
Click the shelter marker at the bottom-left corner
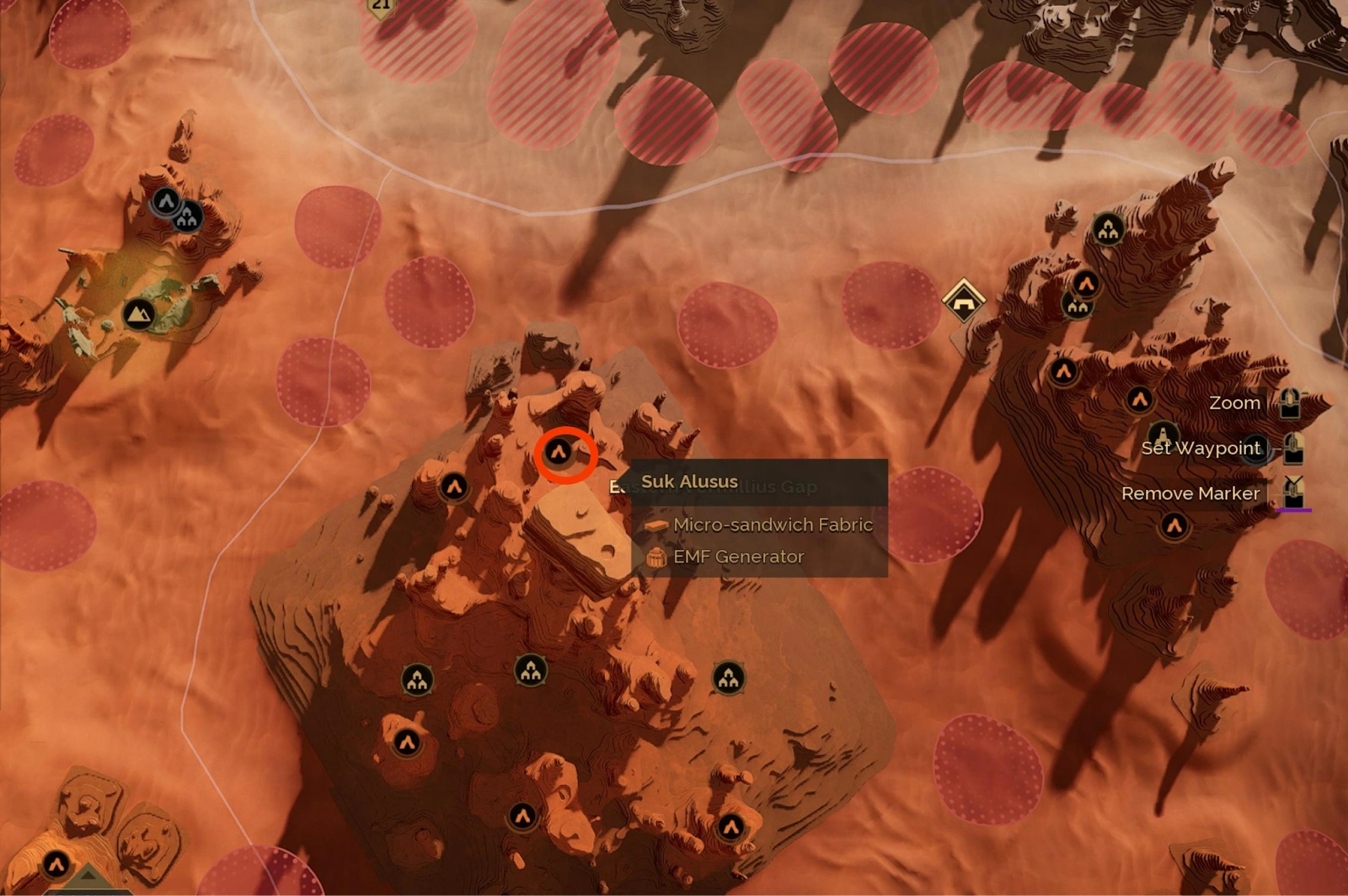coord(56,864)
